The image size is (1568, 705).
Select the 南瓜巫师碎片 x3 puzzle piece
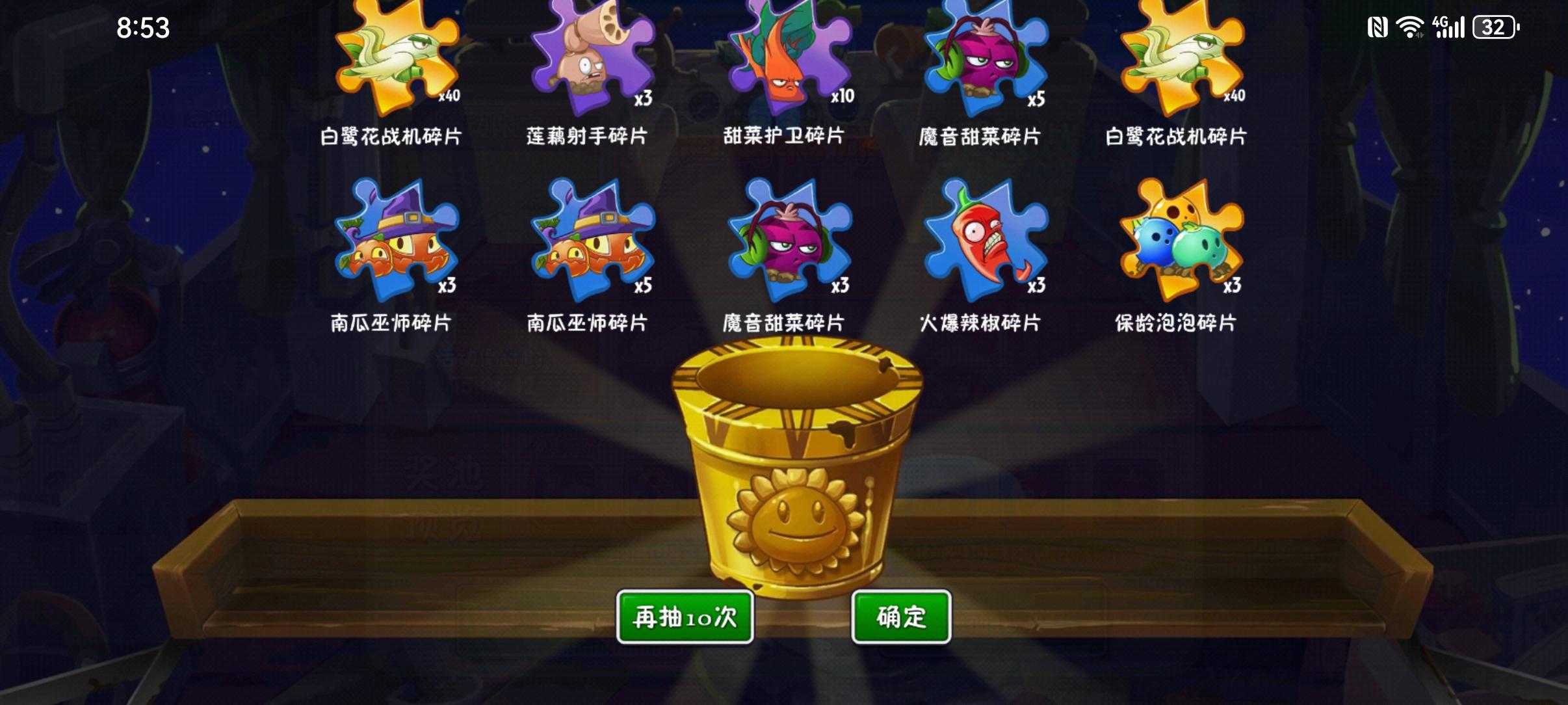click(397, 244)
